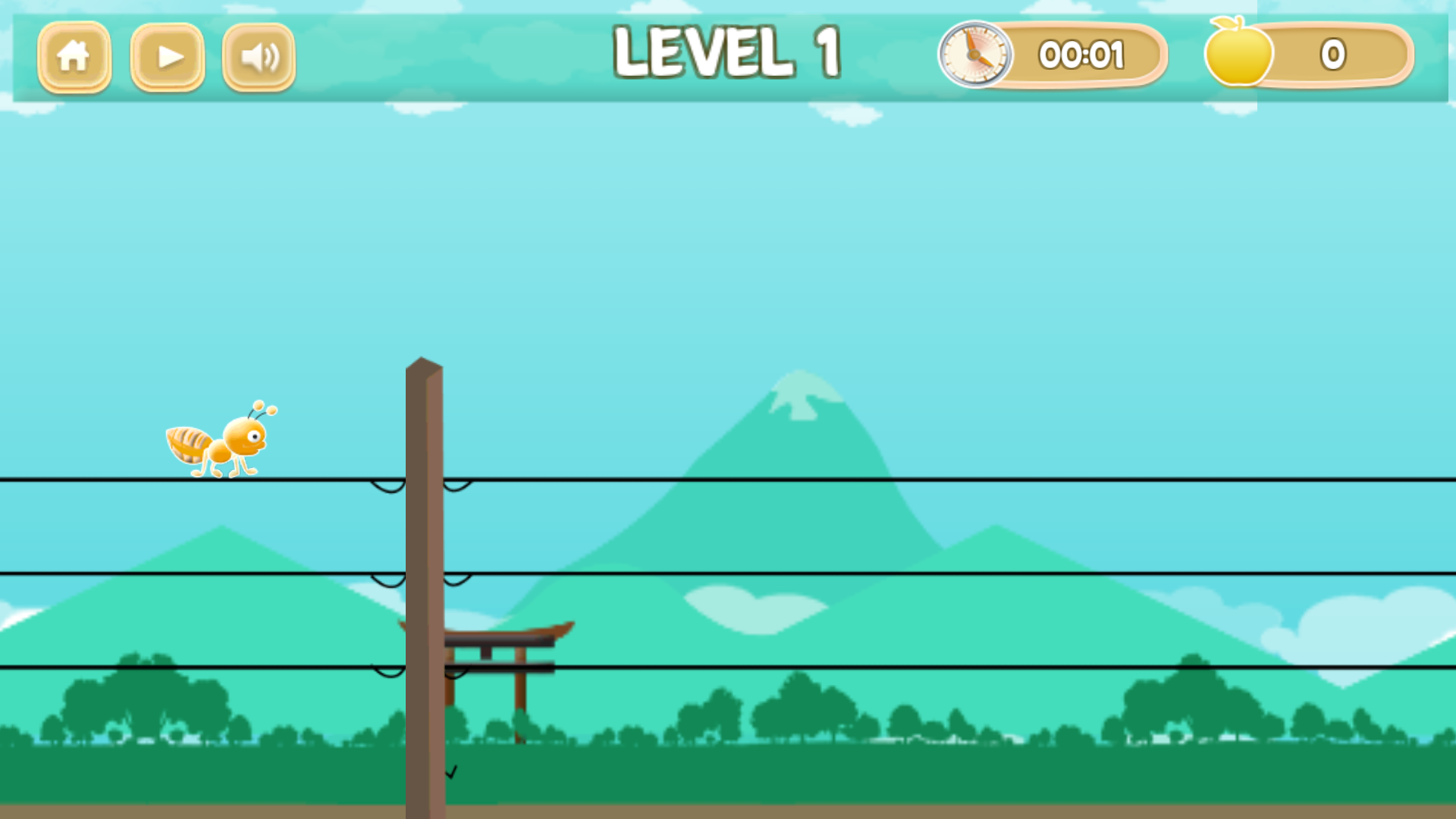Select the LEVEL 1 title text
Screen dimensions: 1456x819
728,51
